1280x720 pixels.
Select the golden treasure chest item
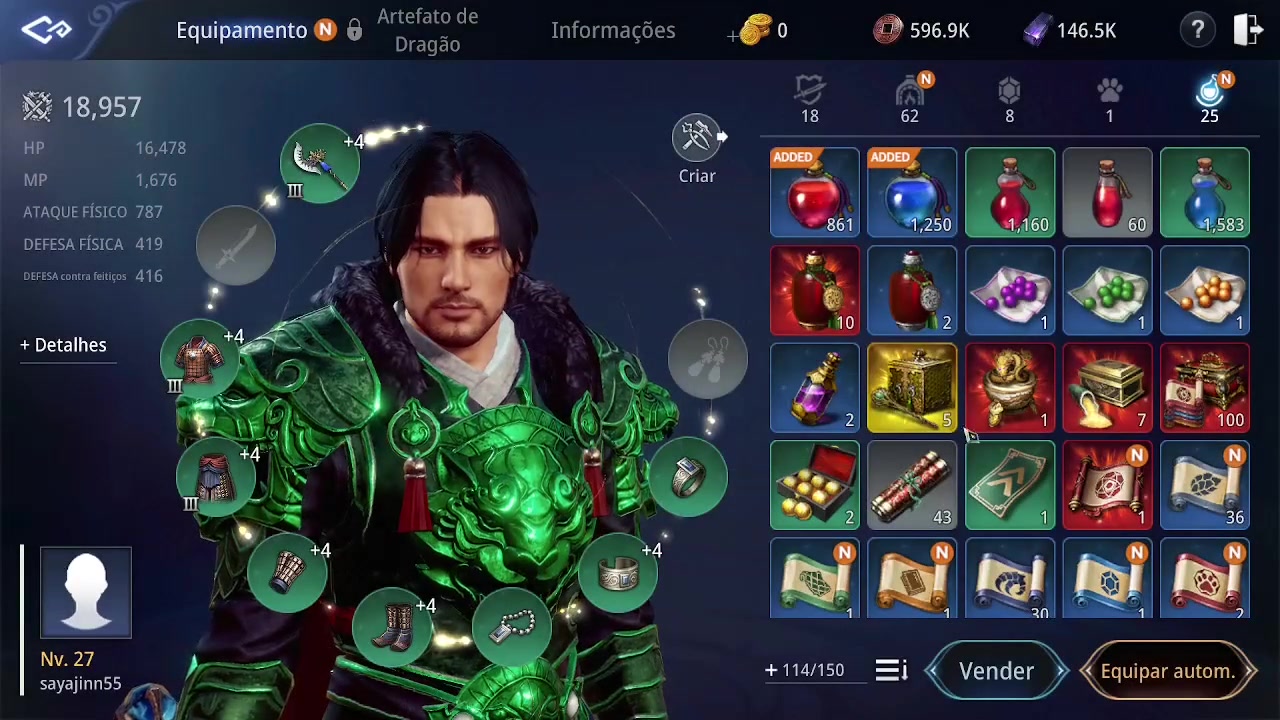tap(912, 388)
